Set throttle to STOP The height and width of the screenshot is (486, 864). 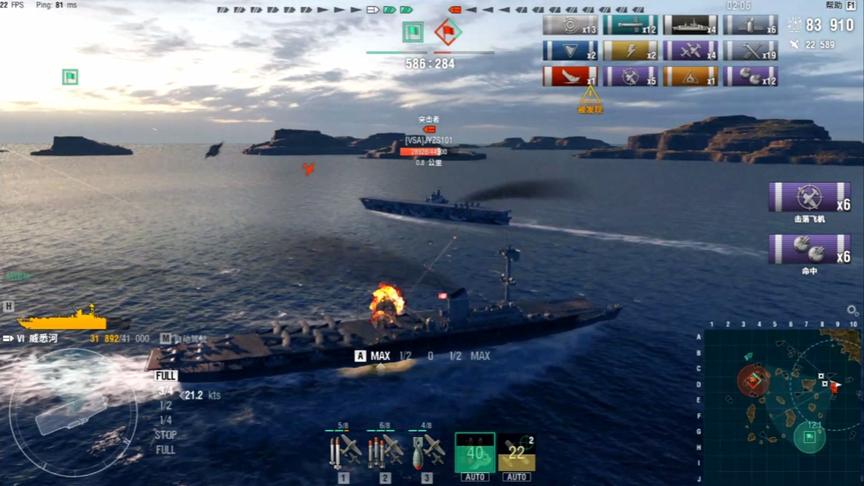click(x=166, y=435)
